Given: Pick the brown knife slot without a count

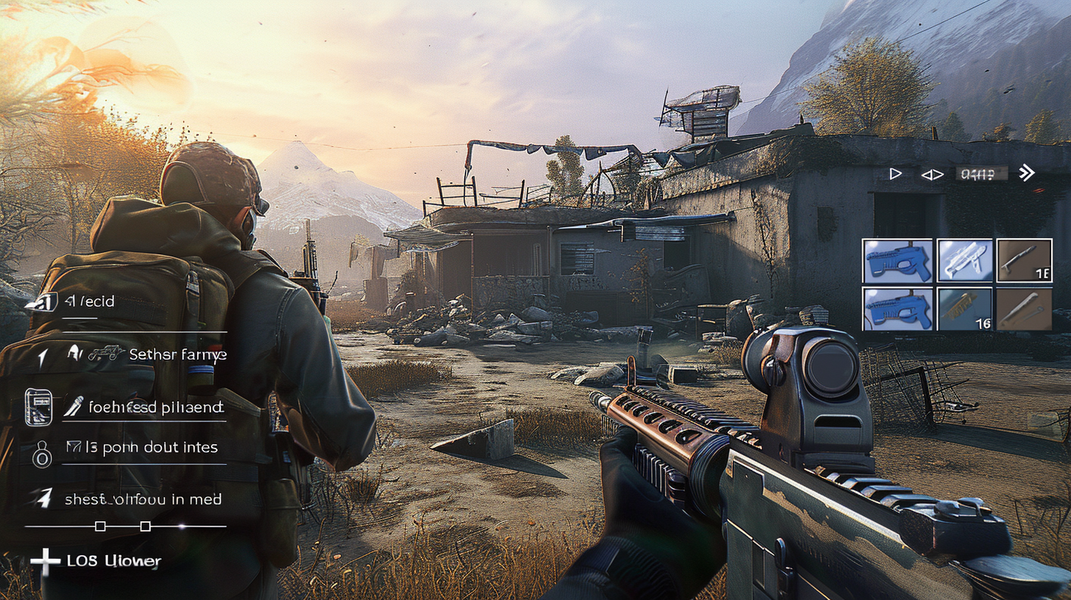Looking at the screenshot, I should [1024, 309].
